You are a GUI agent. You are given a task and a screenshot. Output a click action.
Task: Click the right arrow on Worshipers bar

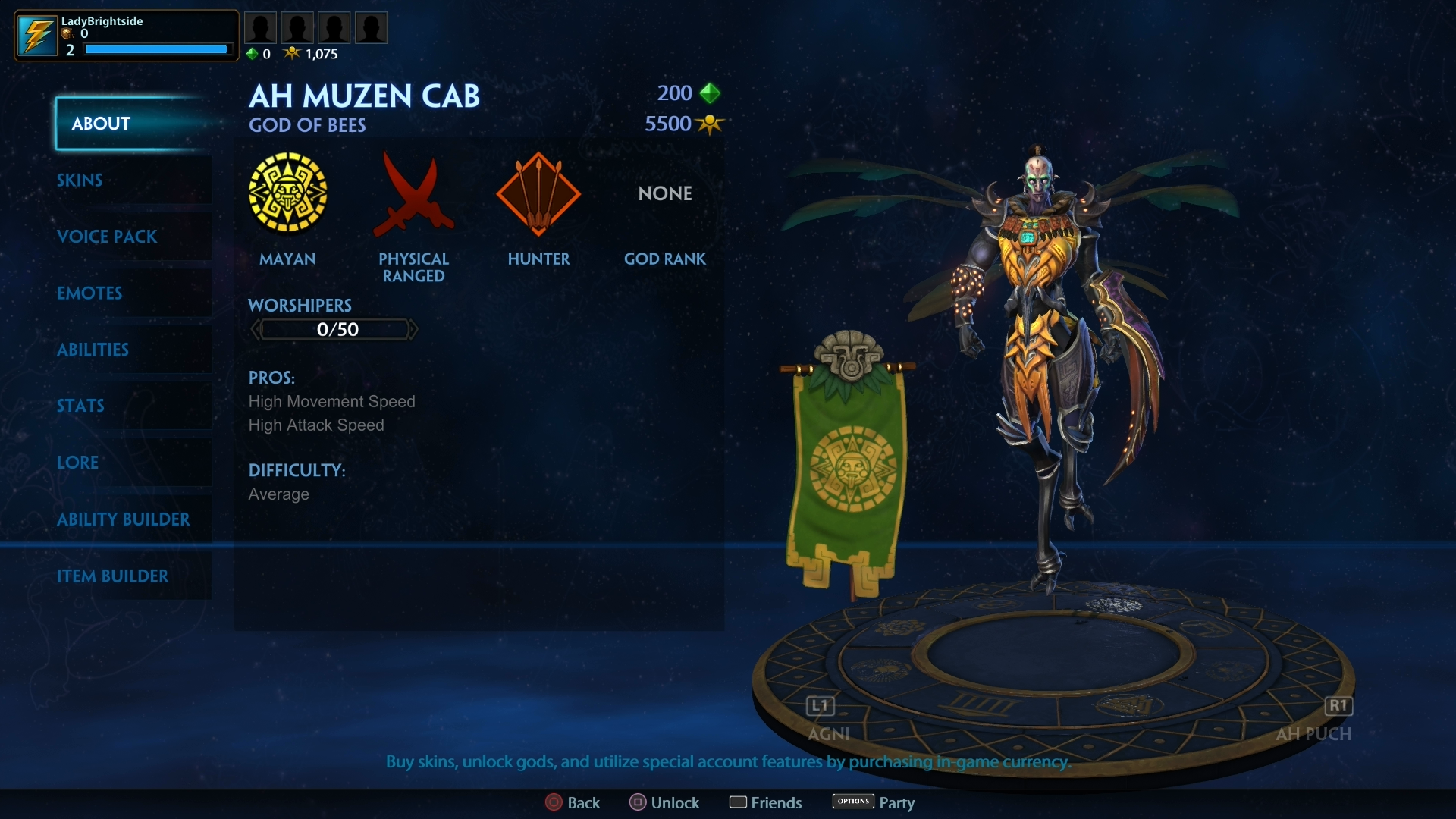[413, 329]
